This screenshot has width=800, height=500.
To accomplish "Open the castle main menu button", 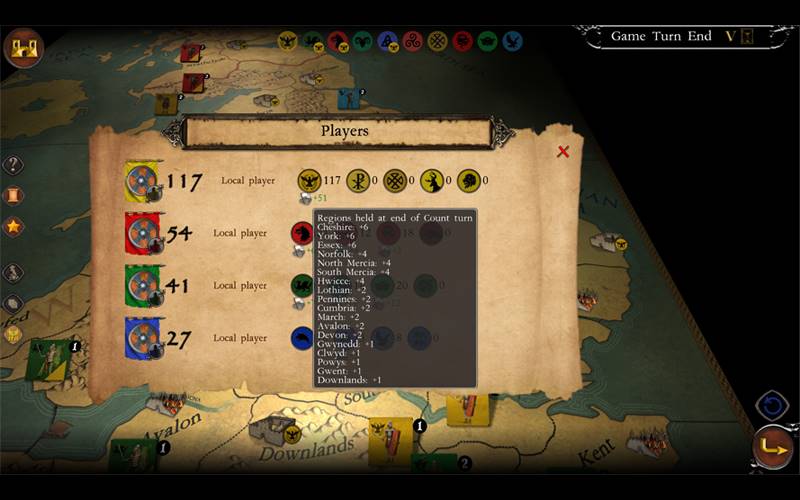I will click(x=22, y=46).
